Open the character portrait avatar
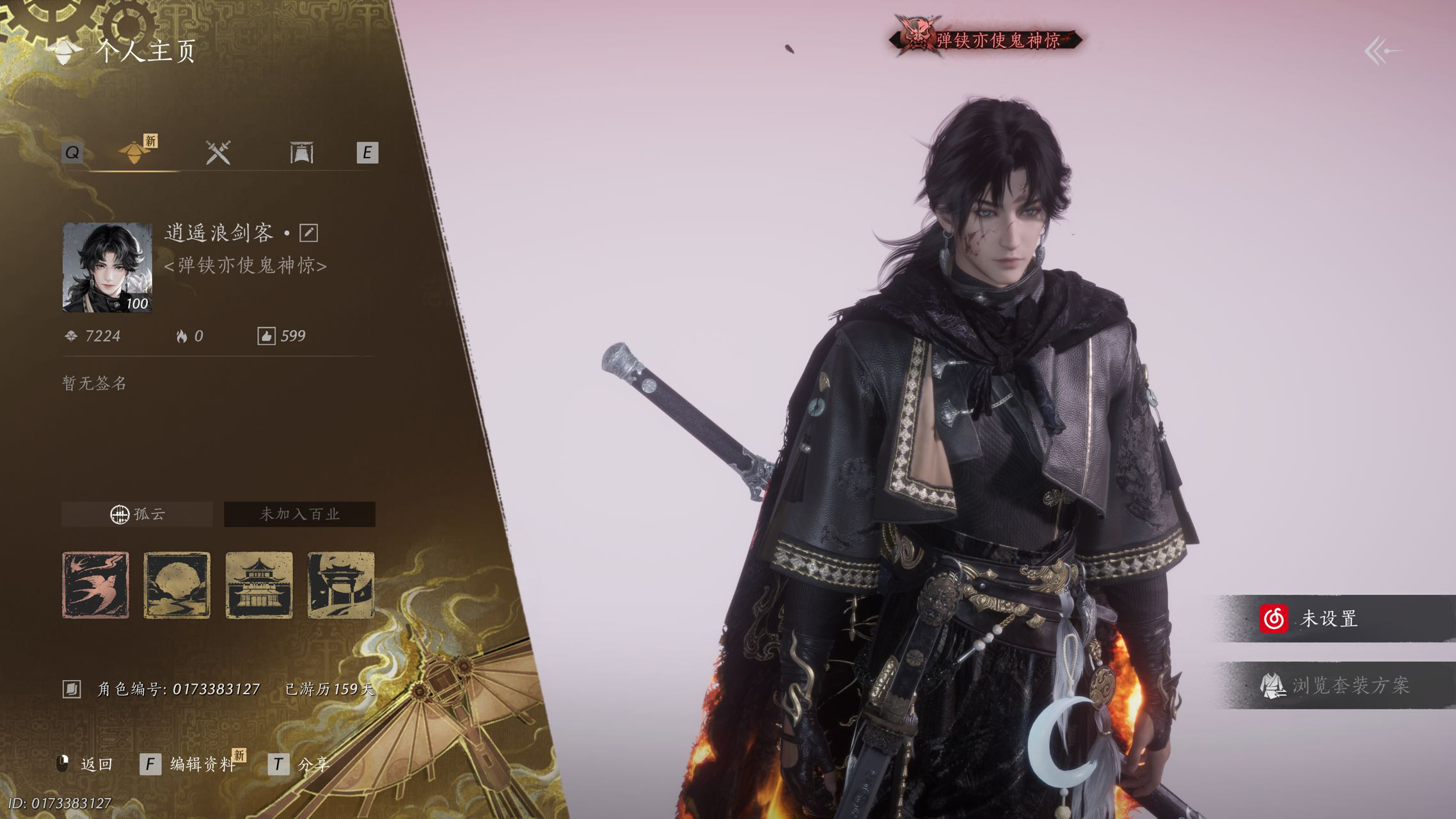 point(107,267)
